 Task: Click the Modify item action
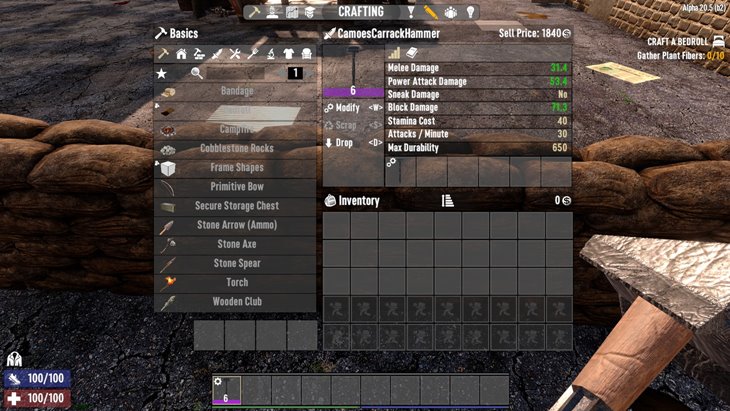click(348, 107)
